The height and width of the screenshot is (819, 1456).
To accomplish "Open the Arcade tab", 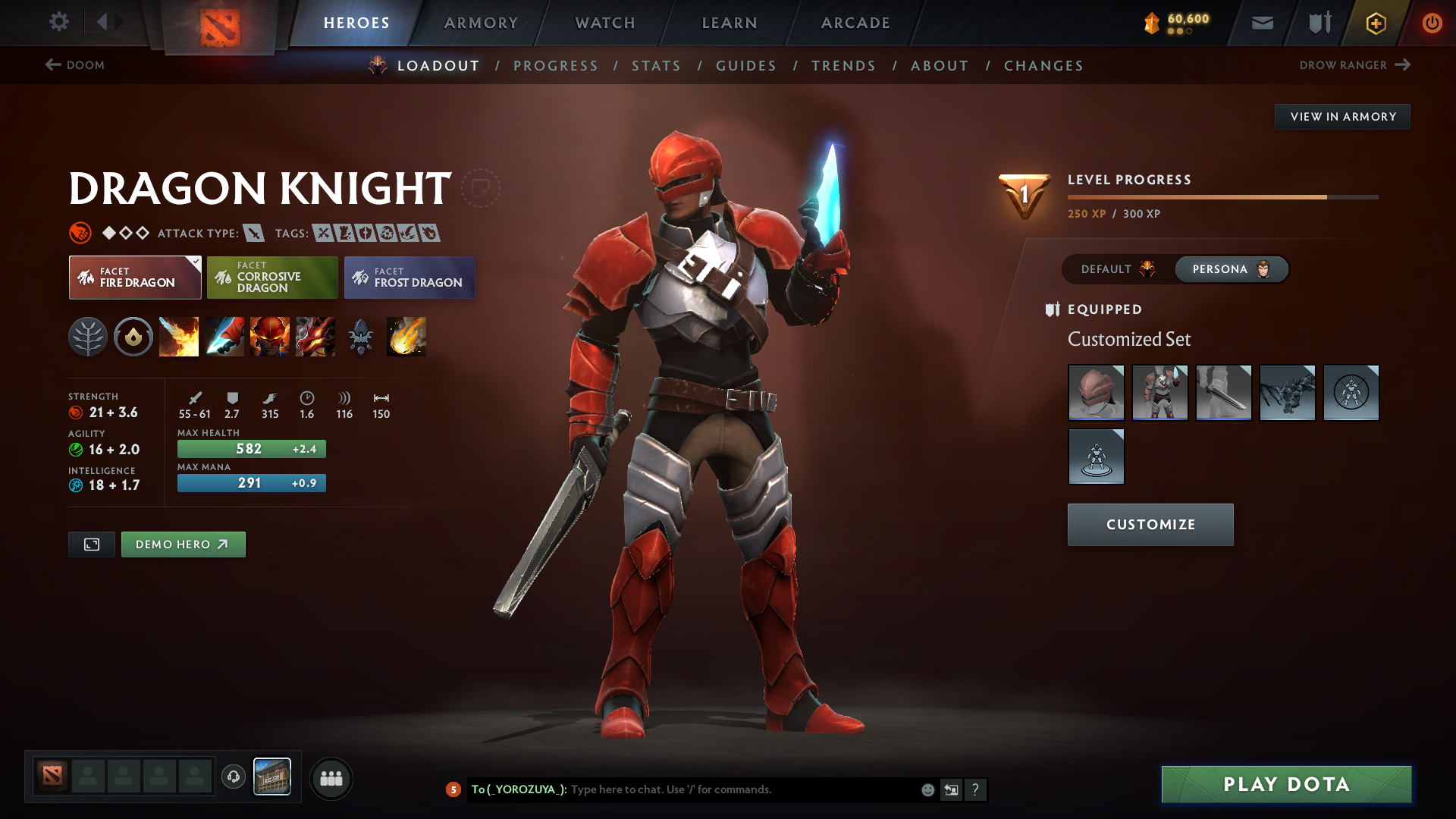I will click(x=855, y=23).
